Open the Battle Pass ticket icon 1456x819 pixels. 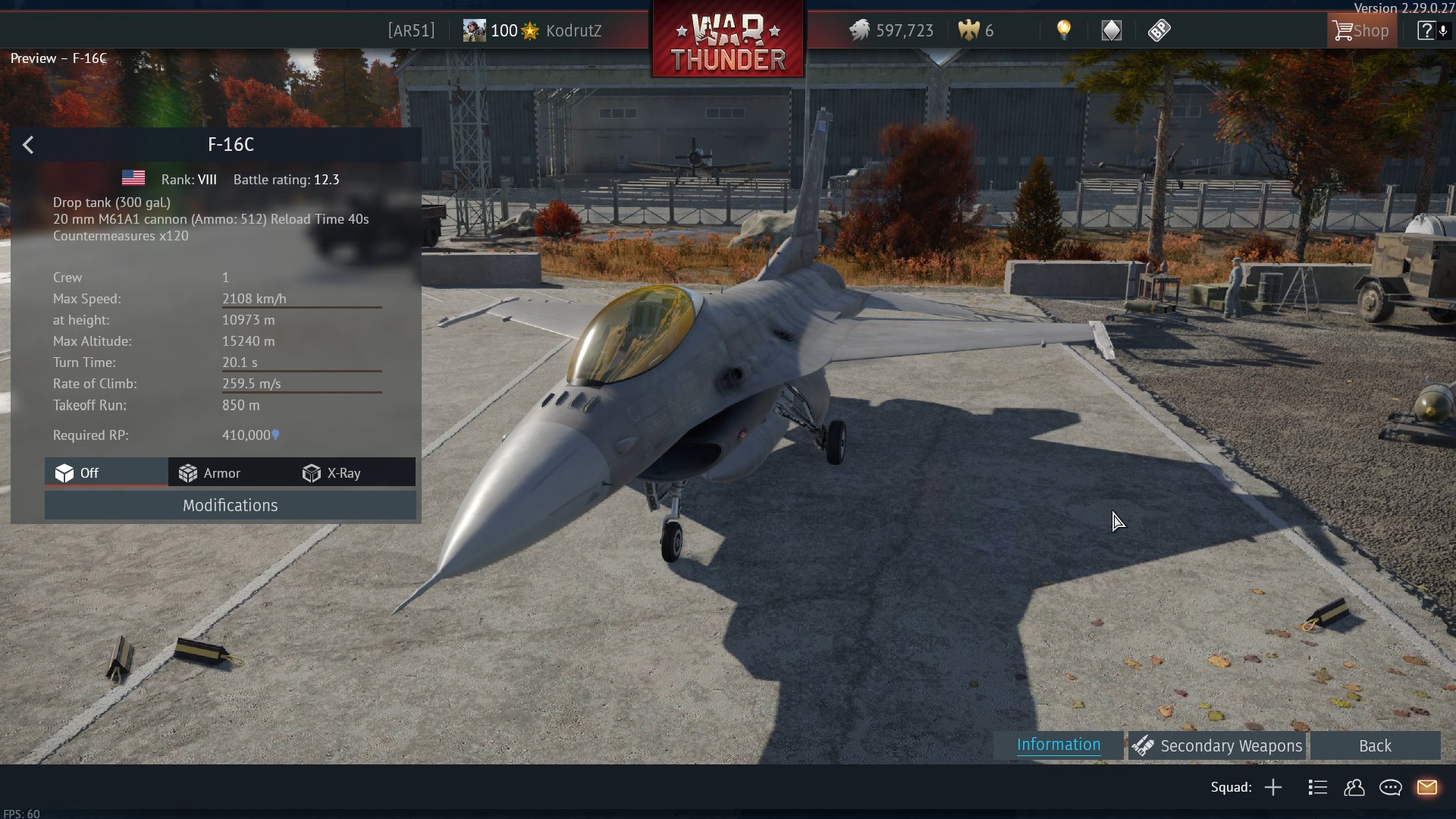click(1159, 30)
